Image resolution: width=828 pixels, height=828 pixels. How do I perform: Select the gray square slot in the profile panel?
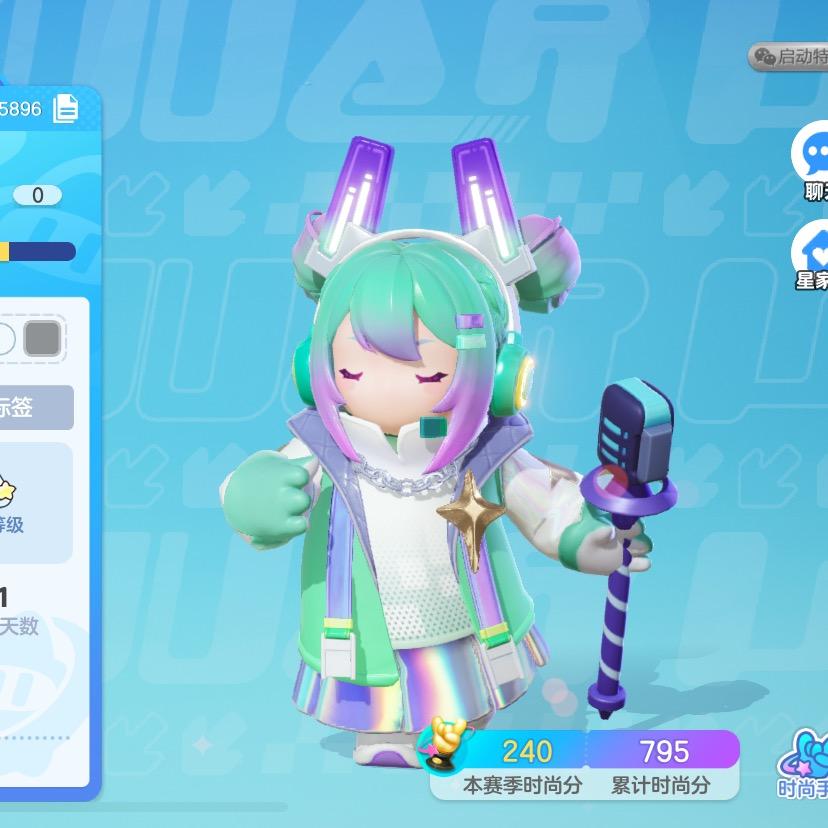(42, 339)
